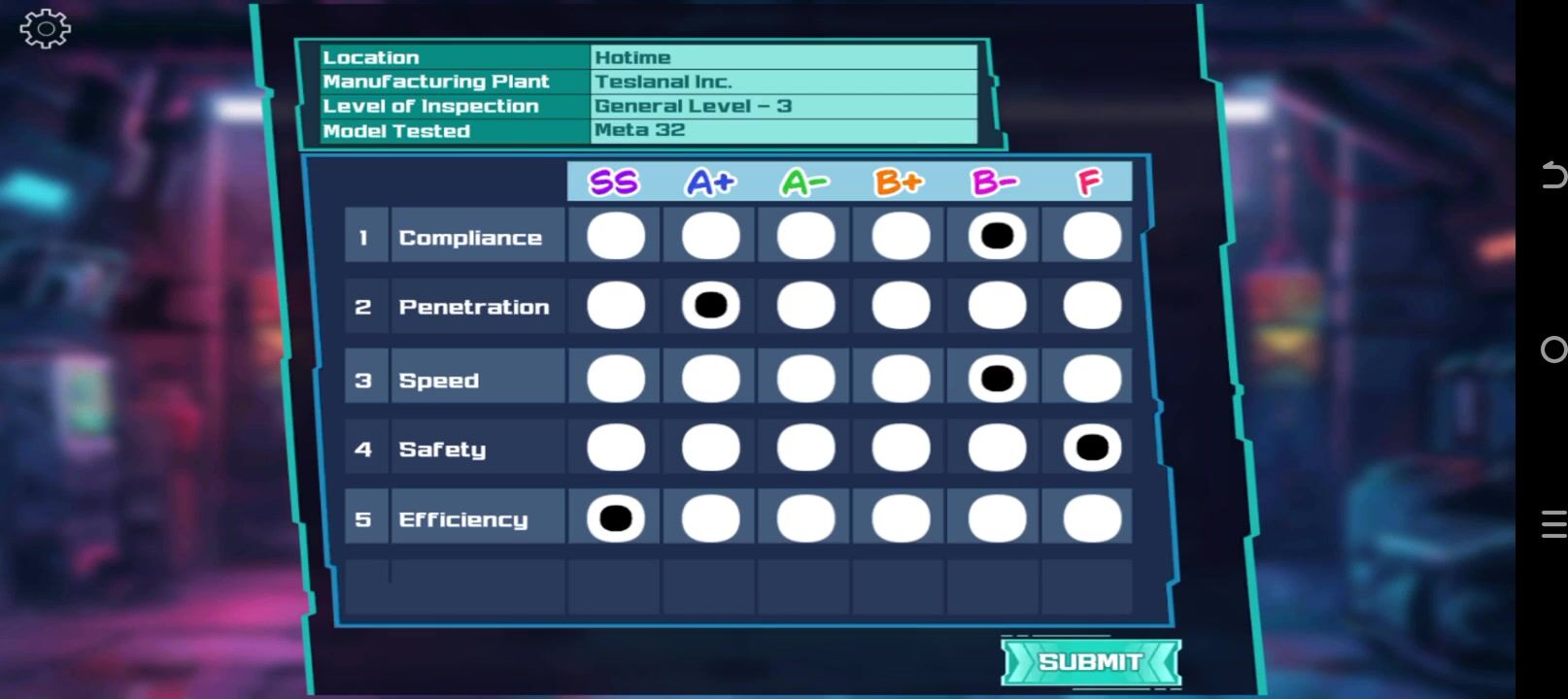The image size is (1568, 699).
Task: Choose A- for Safety
Action: [x=805, y=448]
